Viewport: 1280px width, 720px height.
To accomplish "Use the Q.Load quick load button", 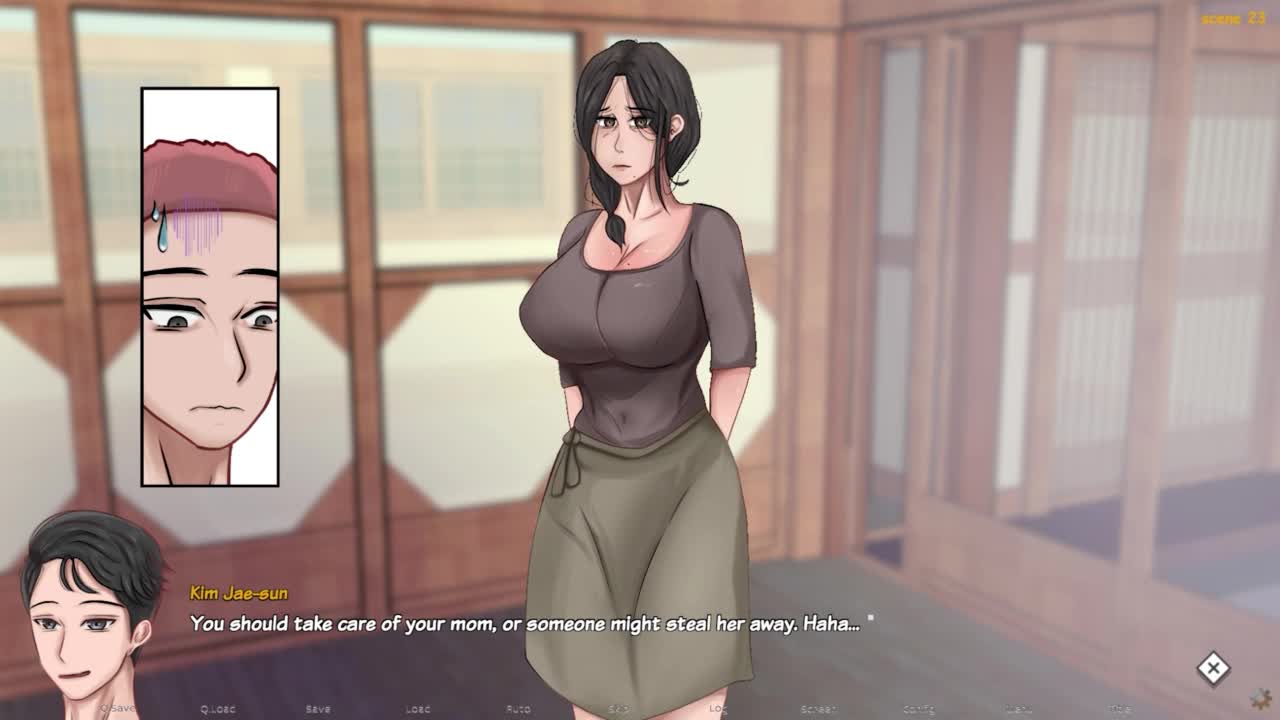I will [x=217, y=709].
